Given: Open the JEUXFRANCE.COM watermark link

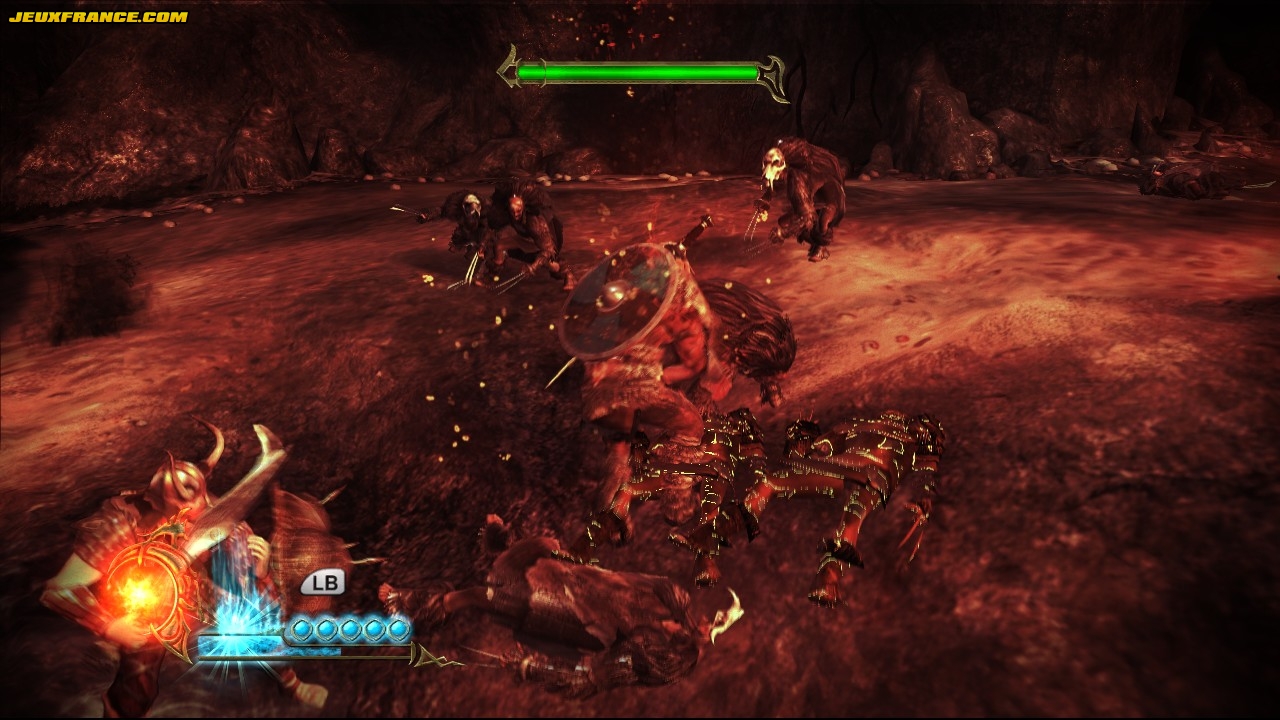Looking at the screenshot, I should pos(98,17).
